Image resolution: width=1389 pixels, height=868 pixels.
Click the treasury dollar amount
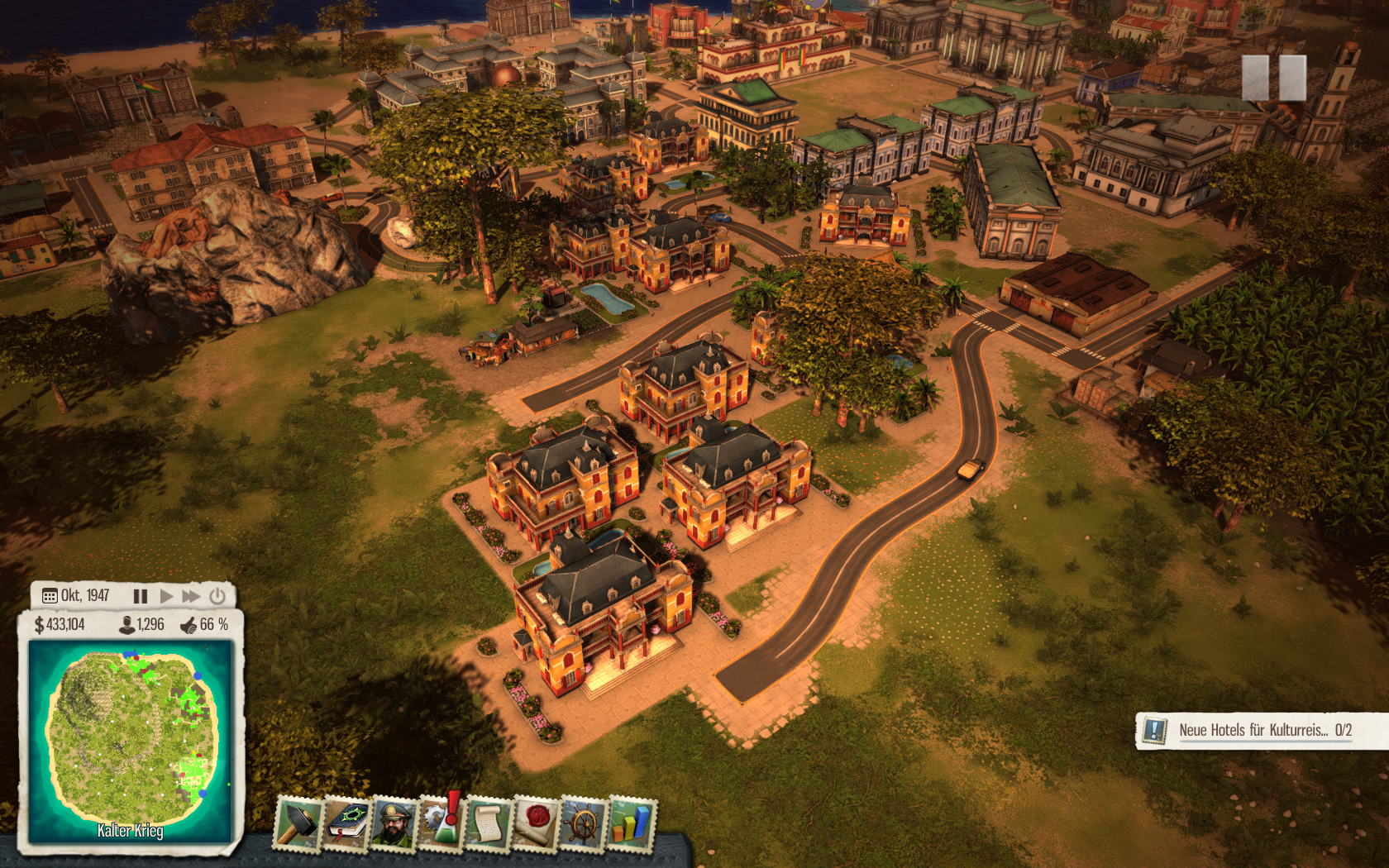(60, 625)
